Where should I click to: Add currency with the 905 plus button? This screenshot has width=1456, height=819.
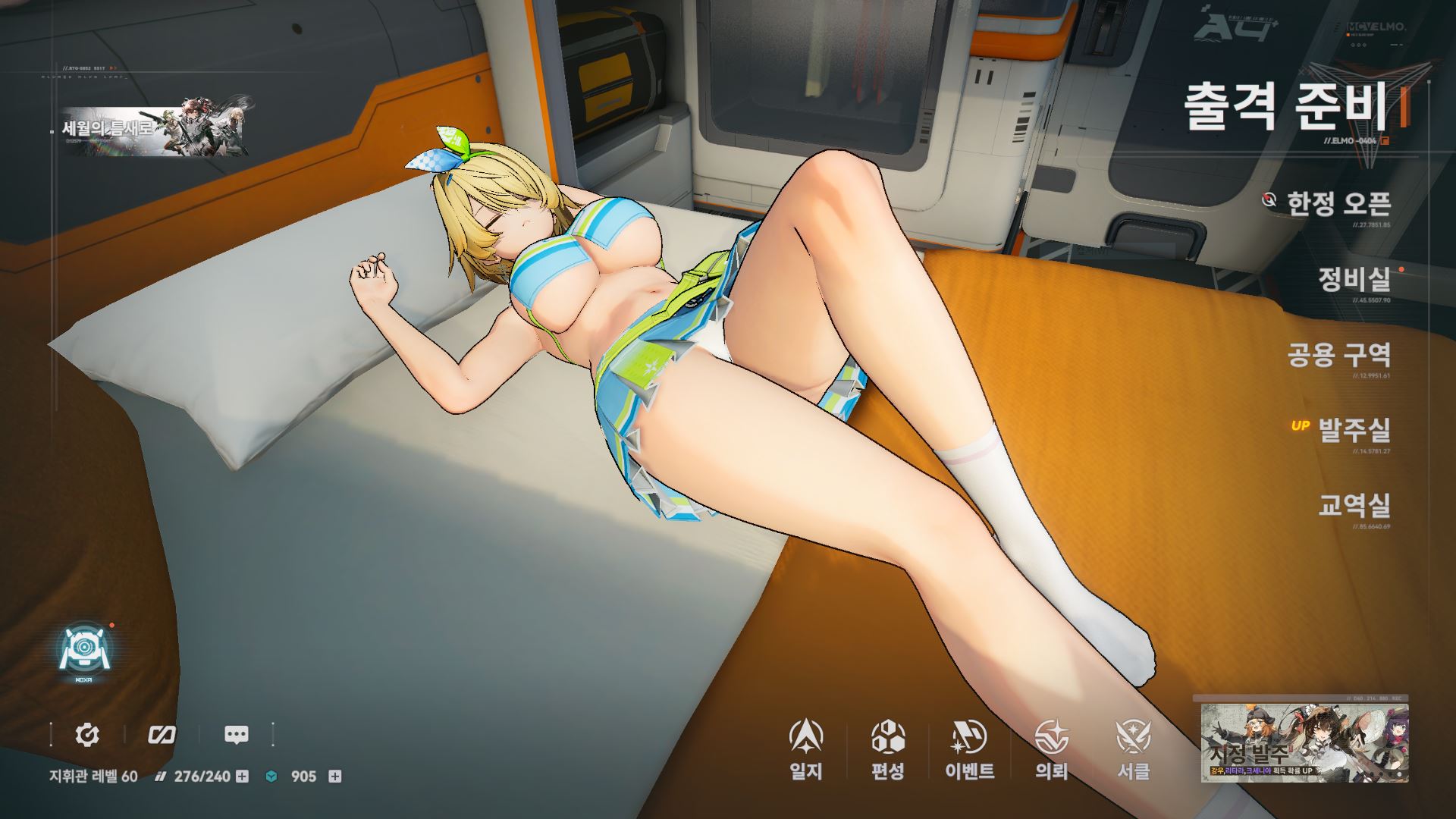[334, 777]
